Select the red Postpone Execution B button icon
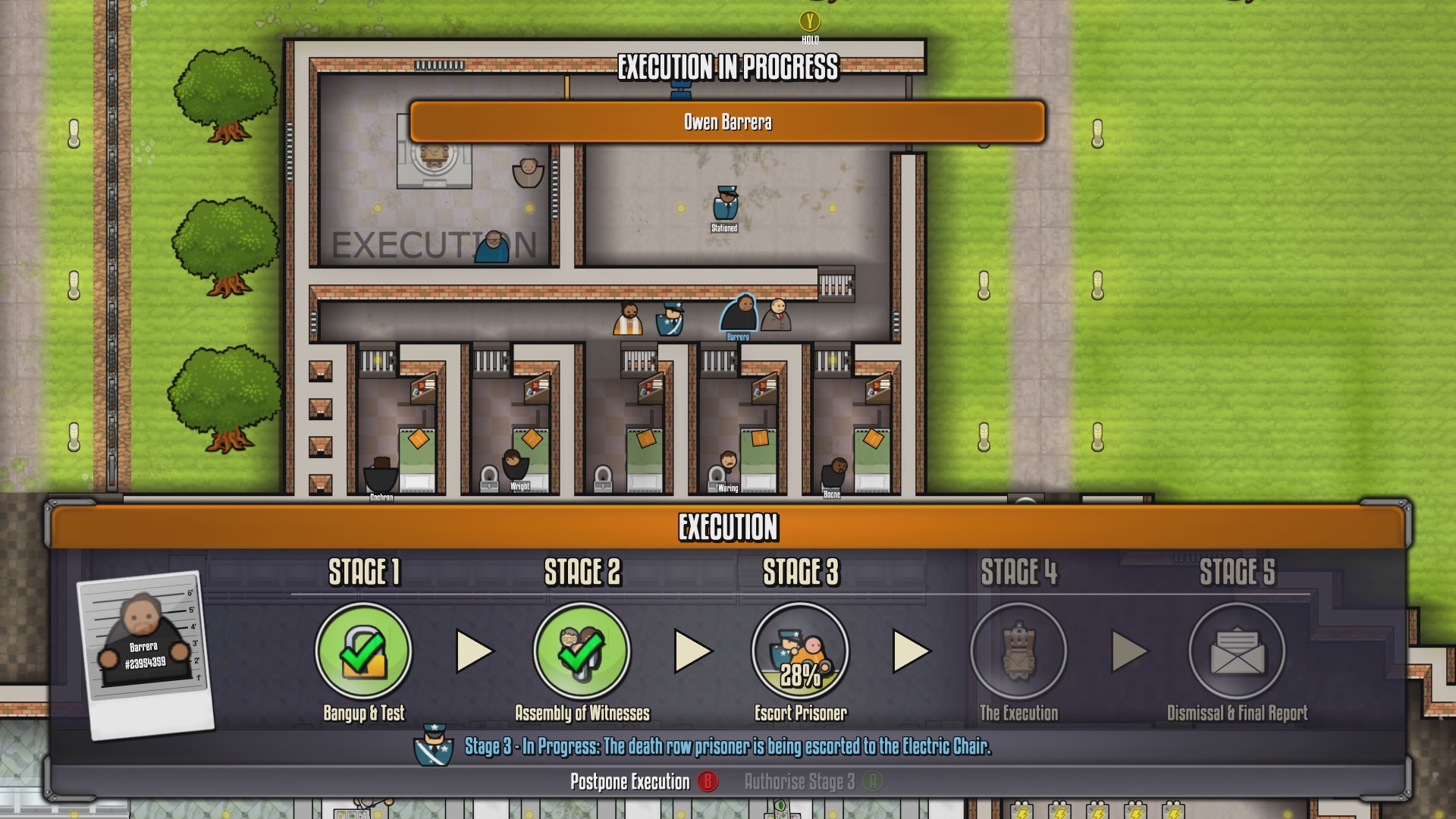Image resolution: width=1456 pixels, height=819 pixels. click(x=706, y=782)
